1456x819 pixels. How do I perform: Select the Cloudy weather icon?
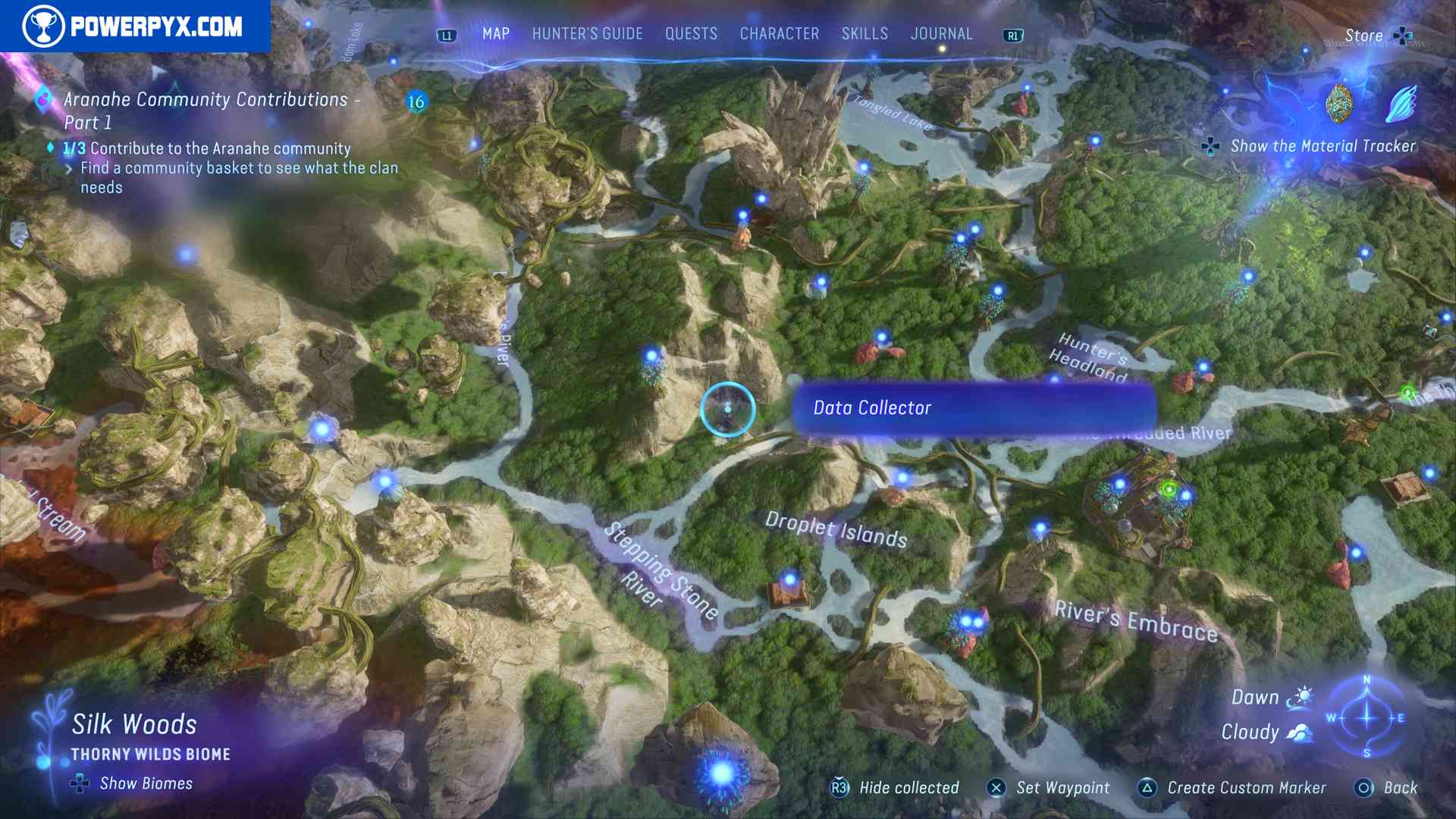tap(1299, 731)
